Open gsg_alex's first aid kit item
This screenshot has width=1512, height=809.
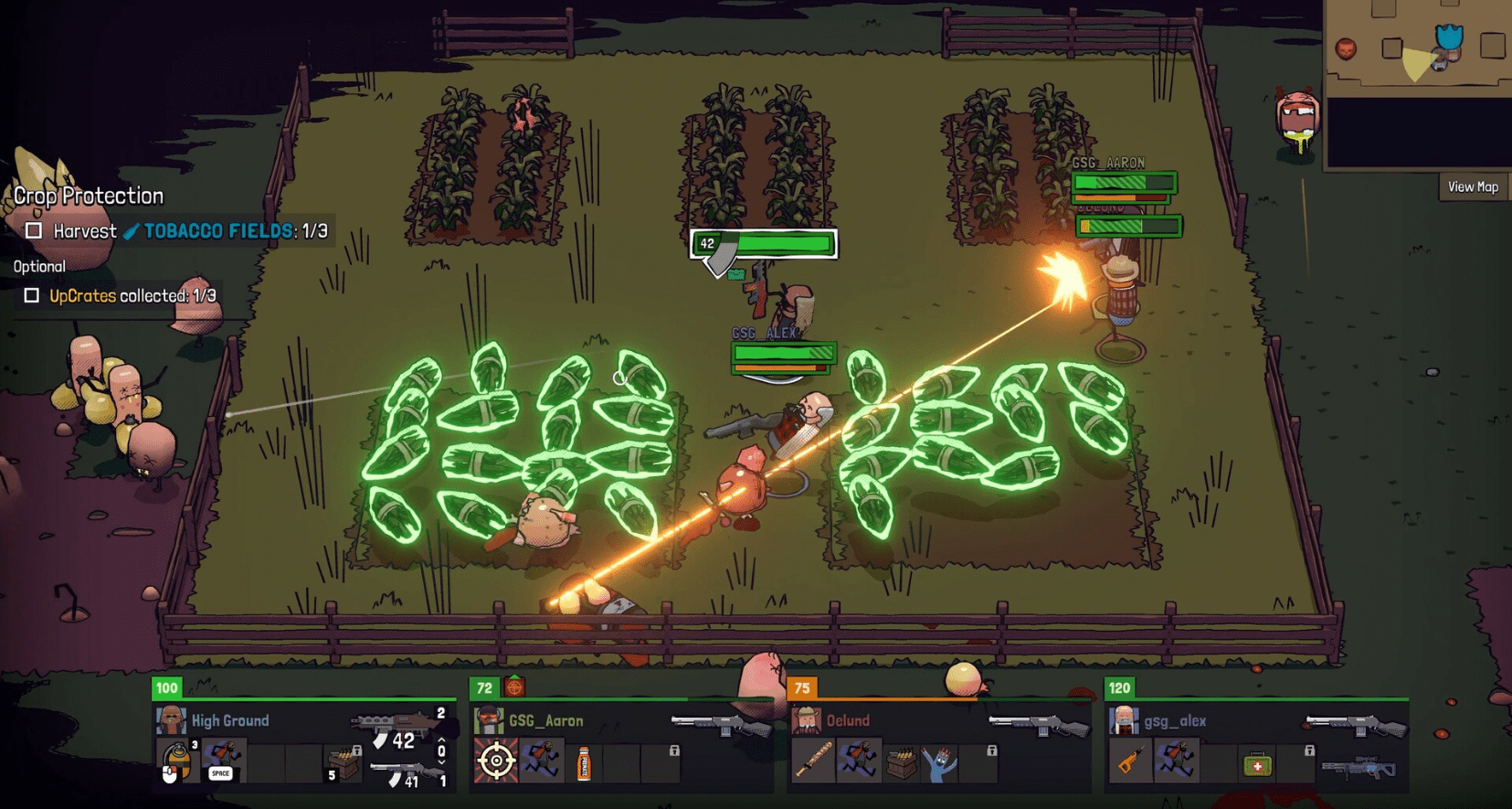click(1257, 766)
